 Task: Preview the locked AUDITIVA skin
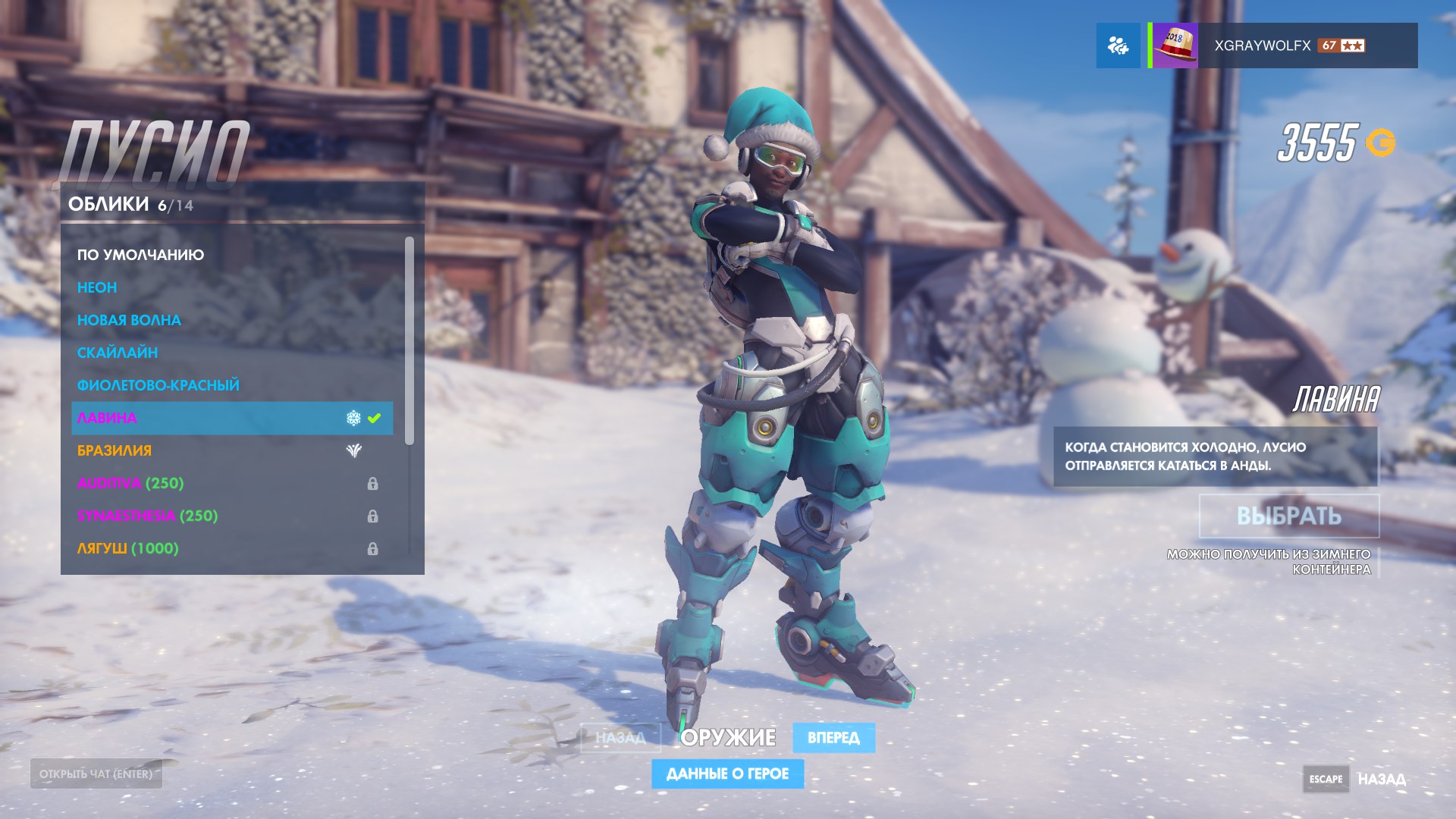click(x=130, y=483)
